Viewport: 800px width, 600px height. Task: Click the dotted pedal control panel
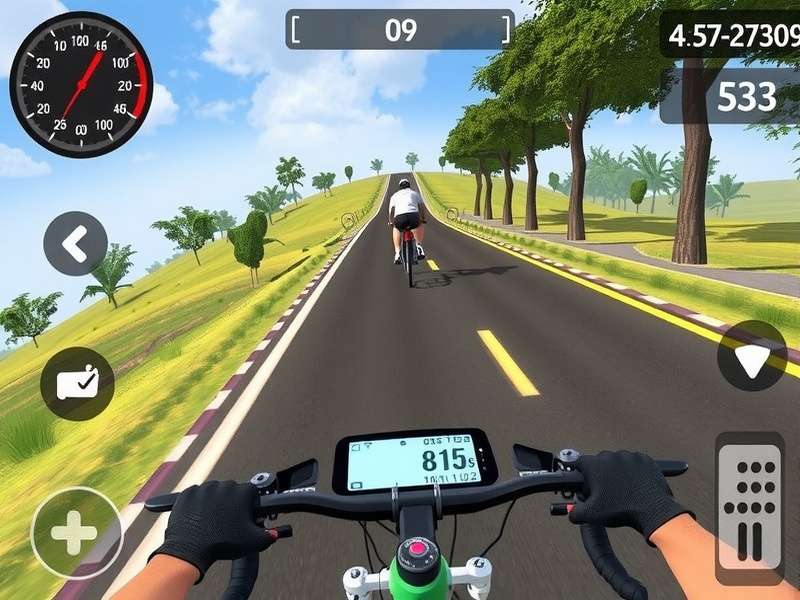[750, 505]
